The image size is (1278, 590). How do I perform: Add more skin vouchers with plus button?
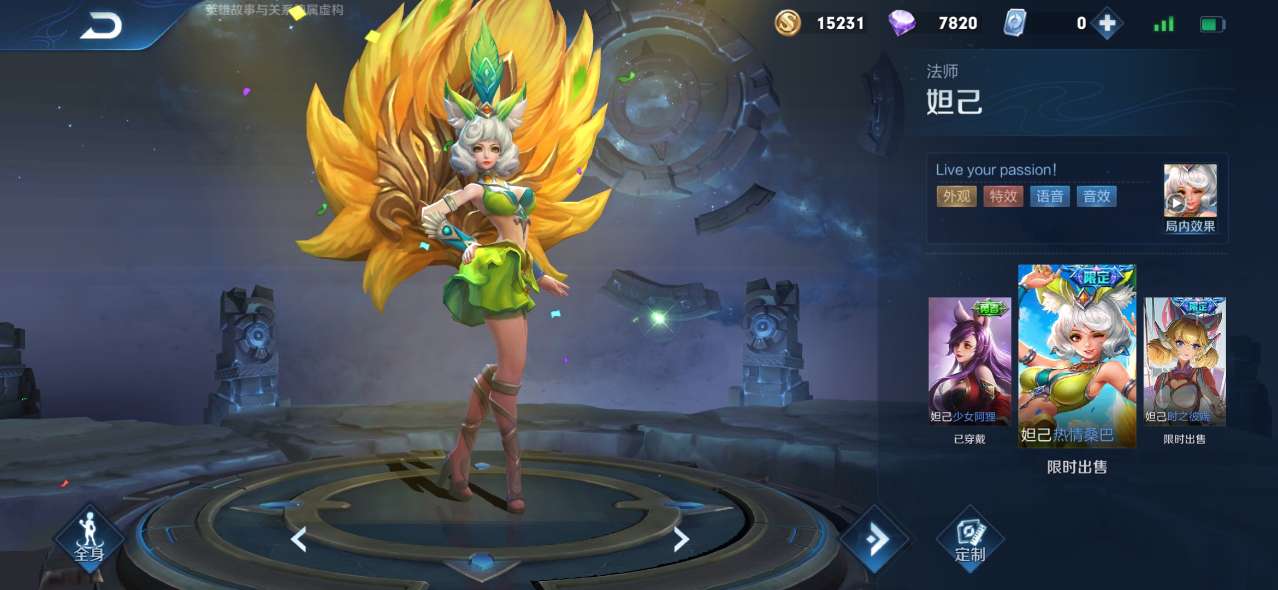(1106, 23)
